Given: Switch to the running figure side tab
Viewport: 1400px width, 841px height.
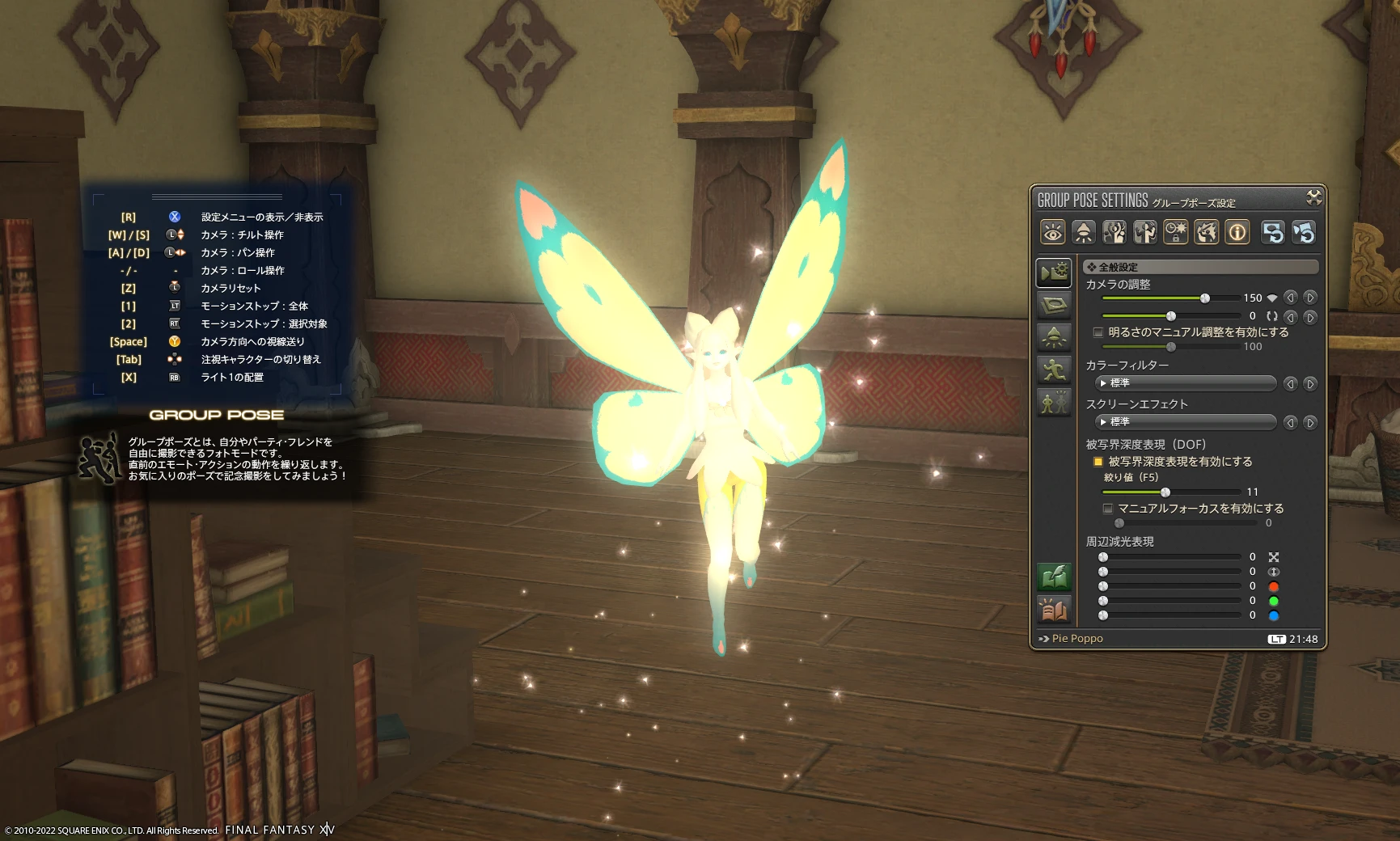Looking at the screenshot, I should point(1053,370).
